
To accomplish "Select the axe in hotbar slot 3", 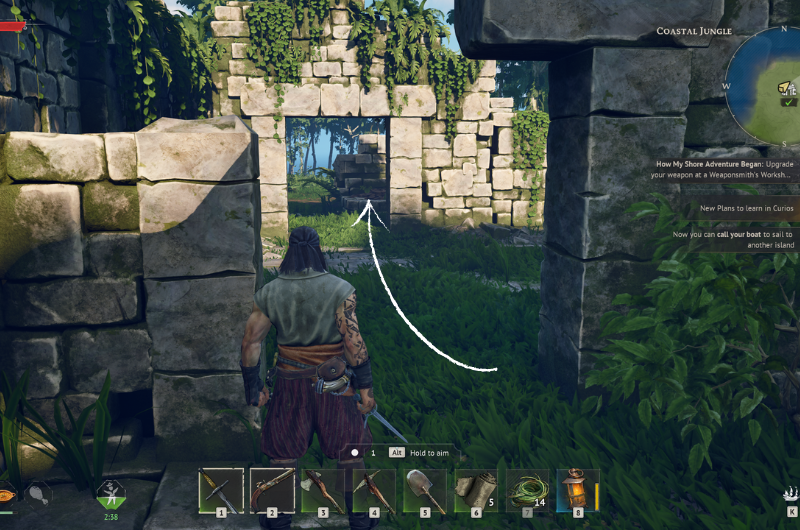I will click(x=323, y=491).
